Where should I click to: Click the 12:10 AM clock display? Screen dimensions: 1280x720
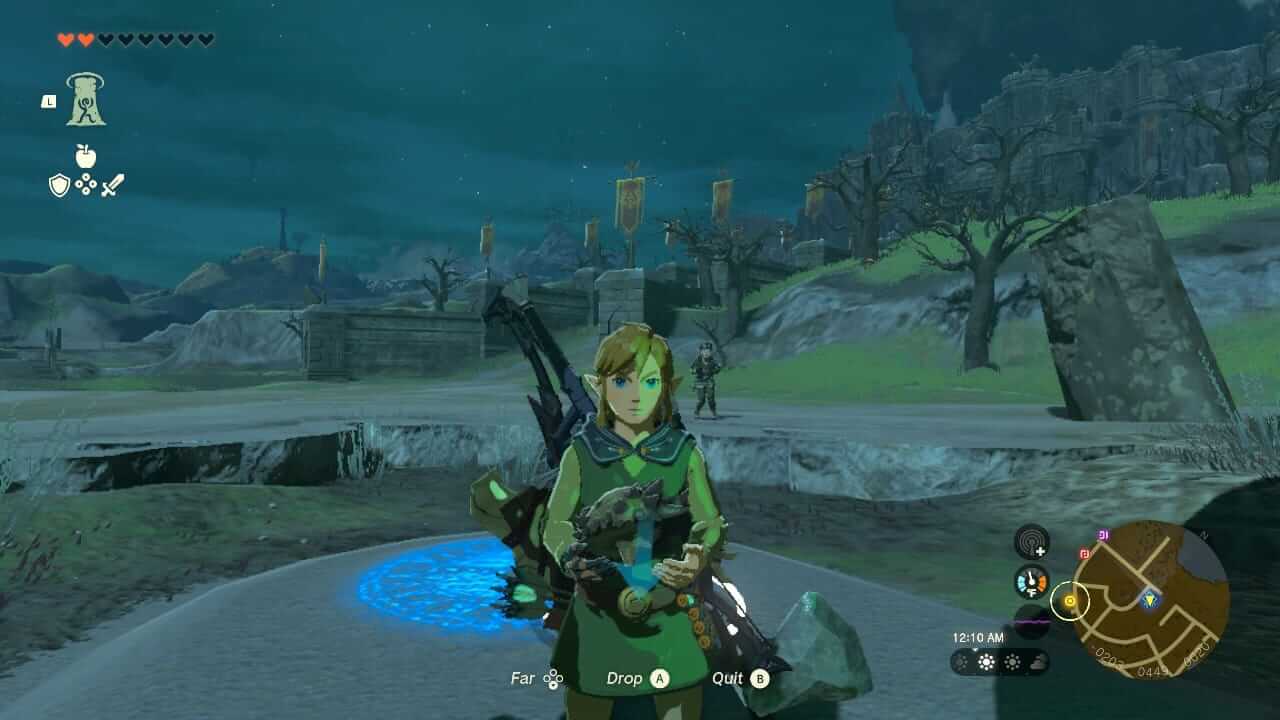tap(978, 637)
